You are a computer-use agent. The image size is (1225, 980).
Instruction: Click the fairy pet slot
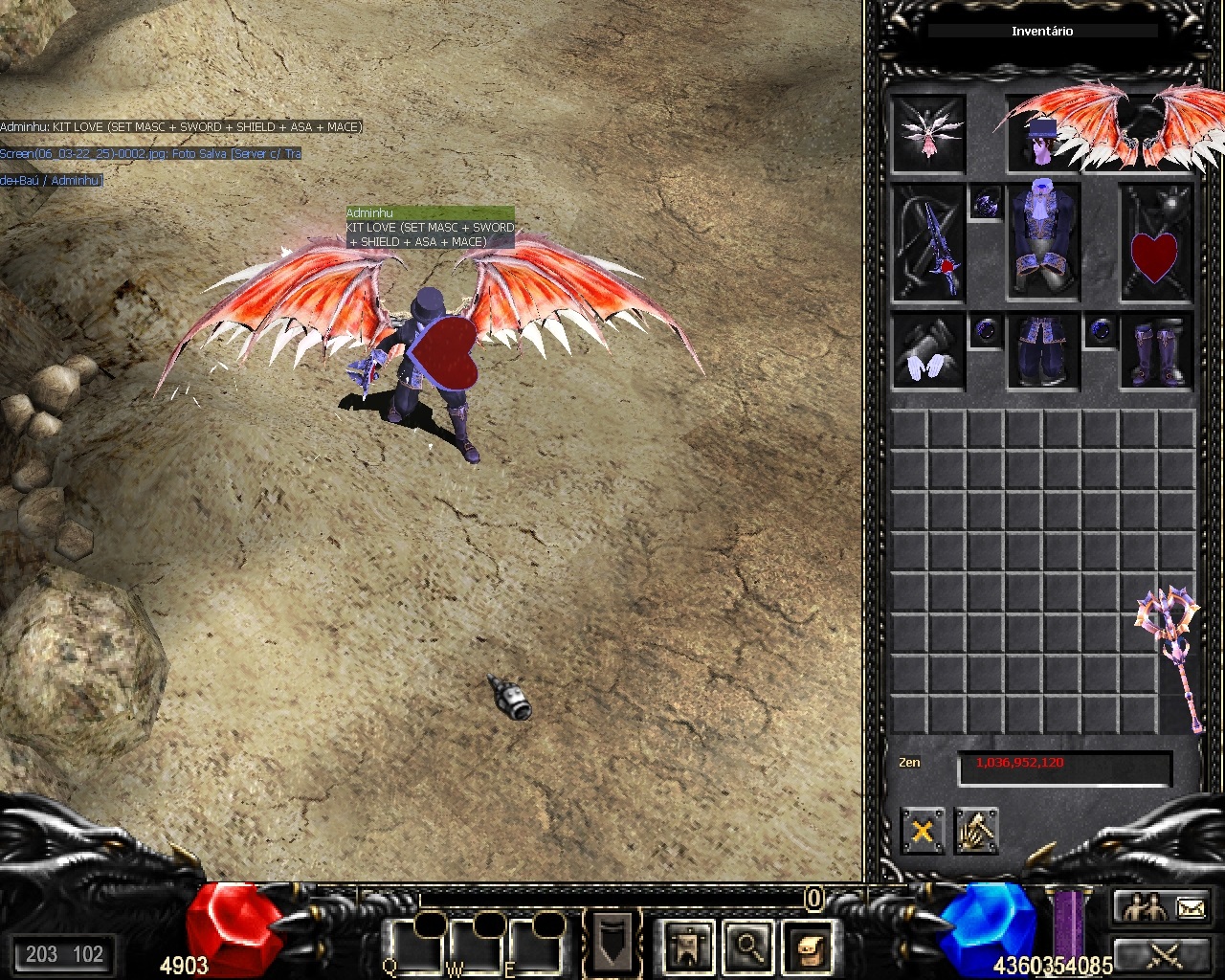[928, 133]
